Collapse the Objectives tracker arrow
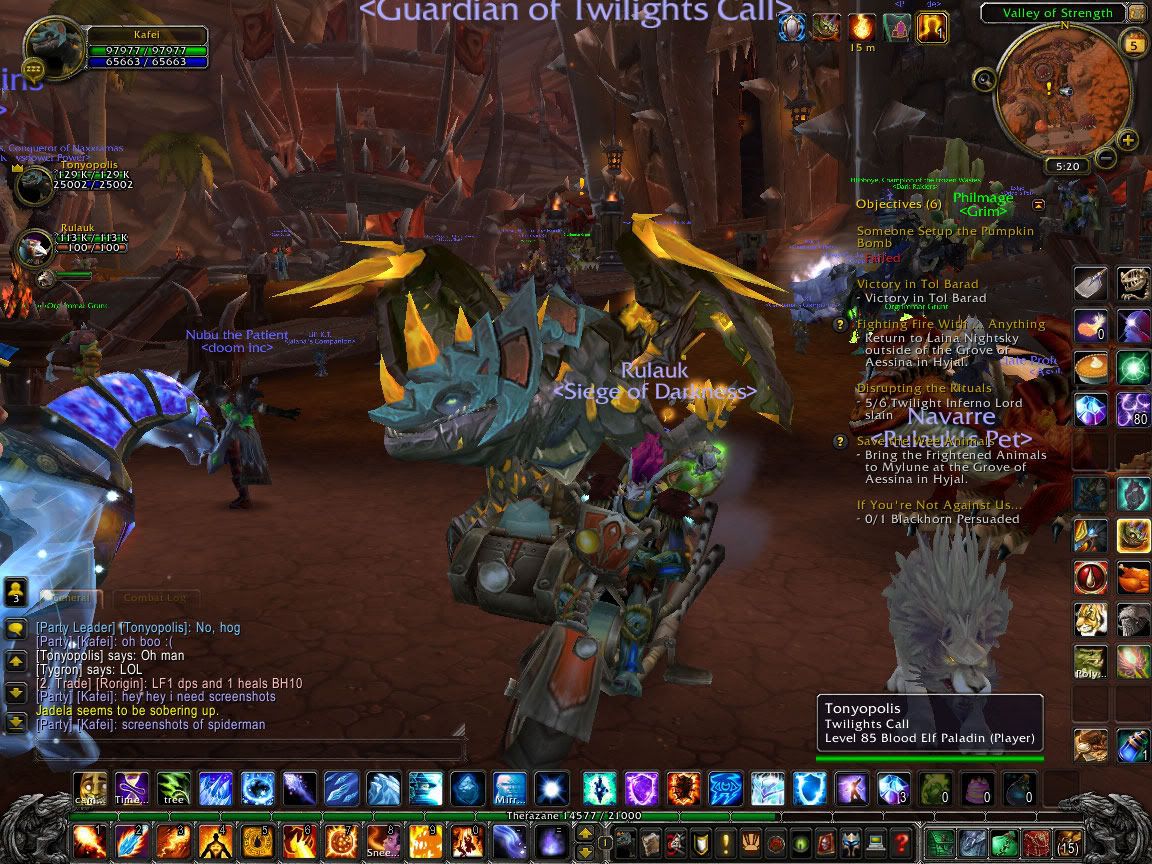The width and height of the screenshot is (1152, 864). 1039,204
